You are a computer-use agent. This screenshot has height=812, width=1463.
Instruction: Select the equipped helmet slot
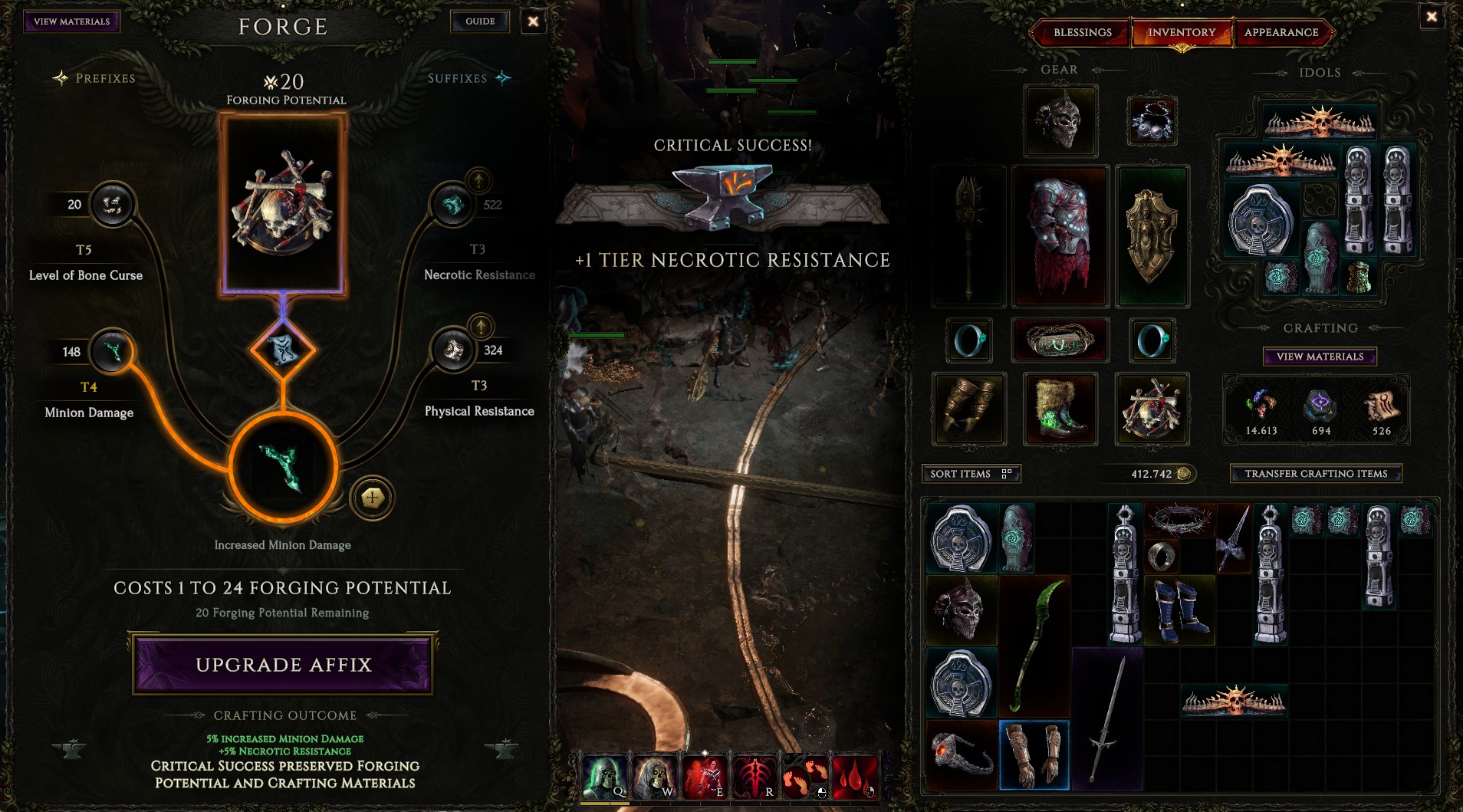click(x=1060, y=121)
